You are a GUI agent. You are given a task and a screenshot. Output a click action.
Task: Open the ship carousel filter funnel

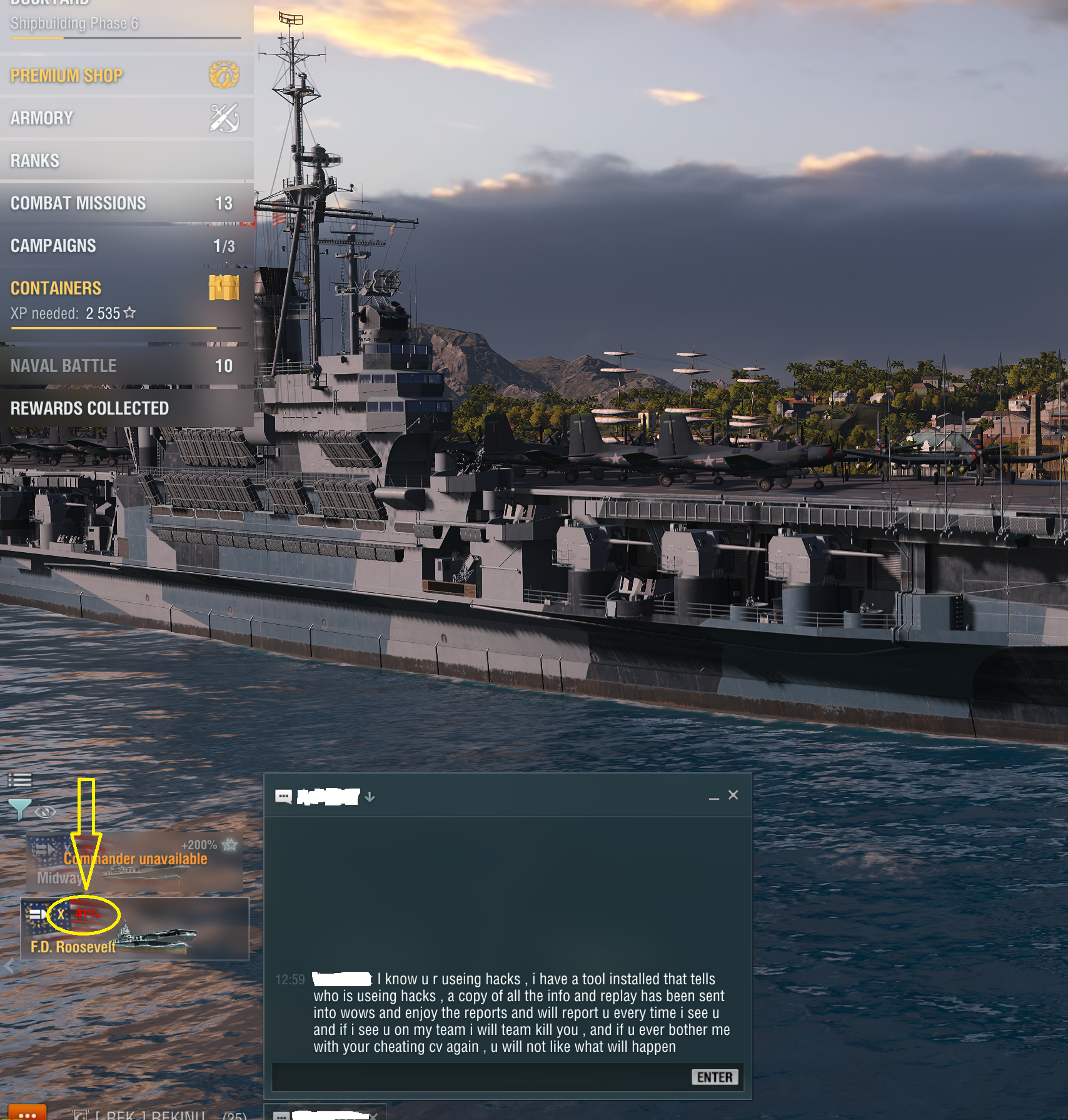point(19,810)
